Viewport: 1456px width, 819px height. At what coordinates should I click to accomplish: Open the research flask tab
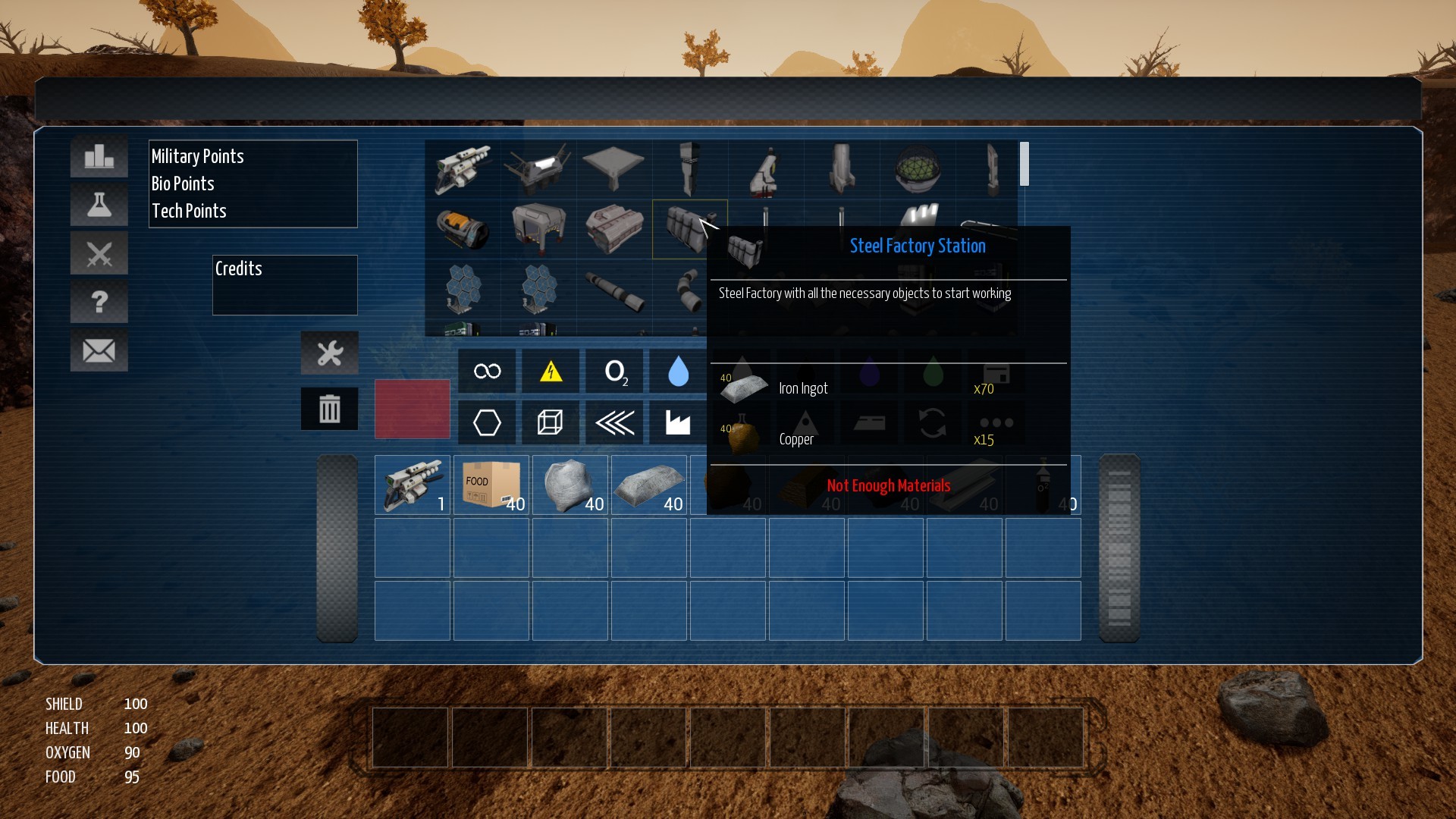point(99,205)
